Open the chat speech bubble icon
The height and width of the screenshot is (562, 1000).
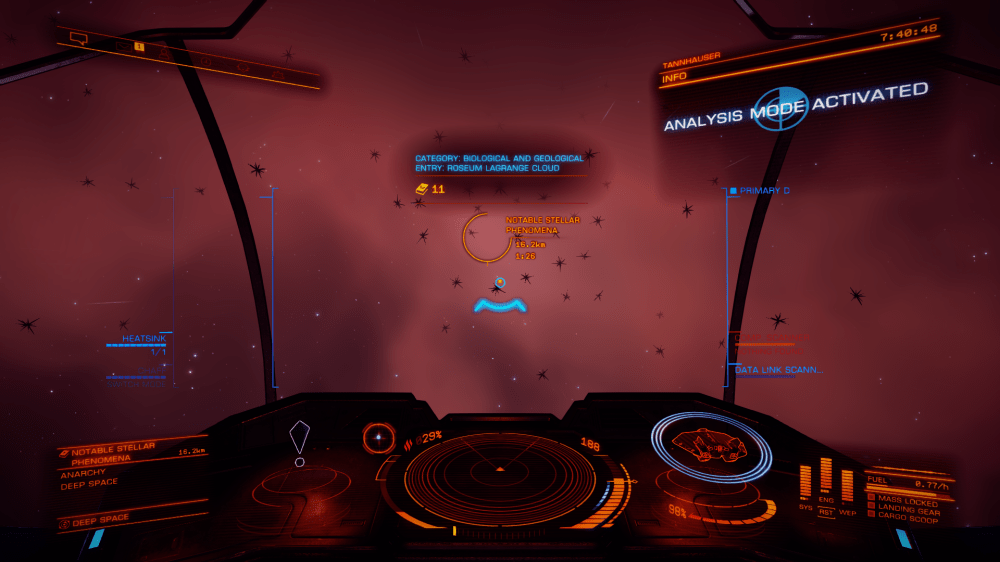click(x=78, y=39)
